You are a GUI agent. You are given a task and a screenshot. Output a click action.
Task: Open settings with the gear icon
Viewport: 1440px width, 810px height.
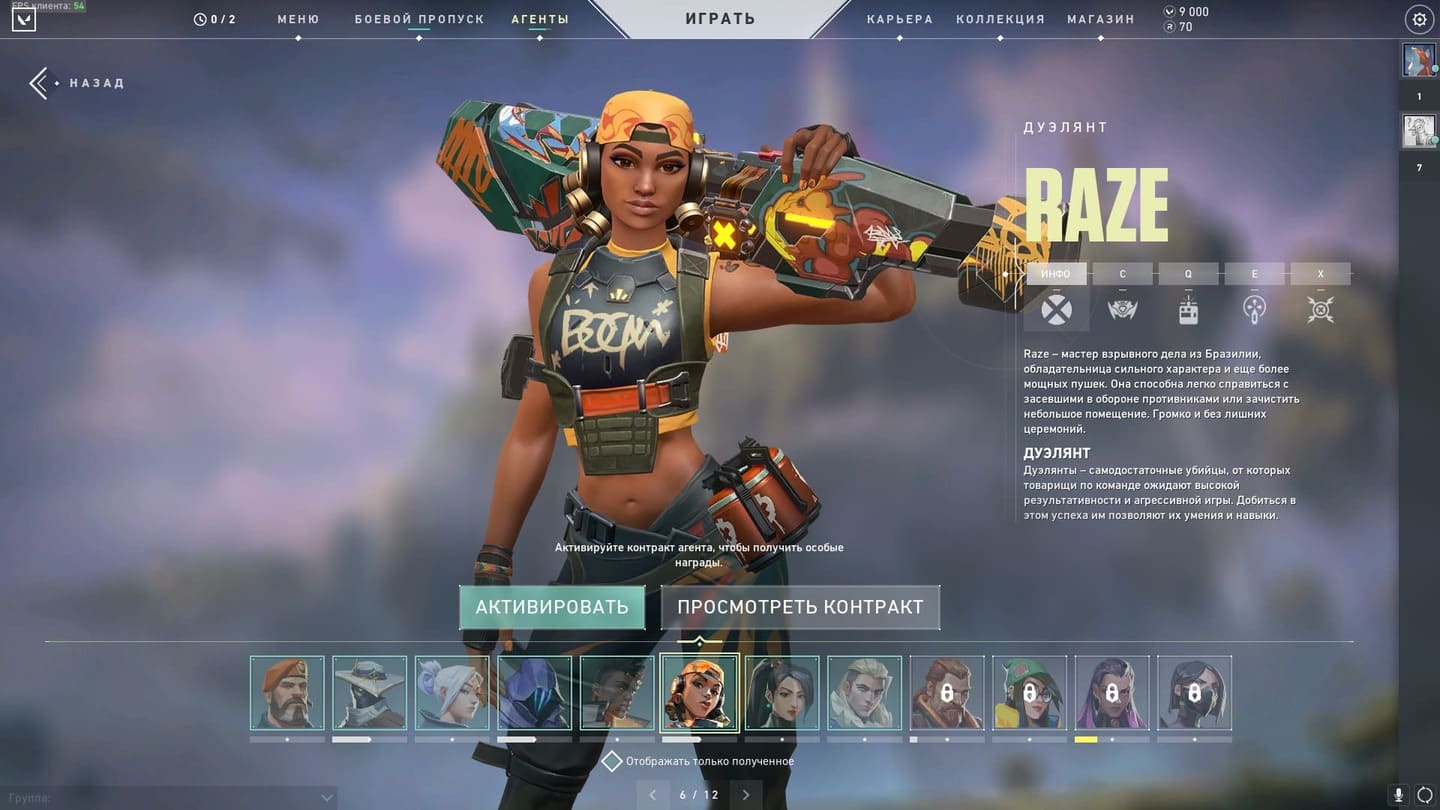click(x=1419, y=19)
